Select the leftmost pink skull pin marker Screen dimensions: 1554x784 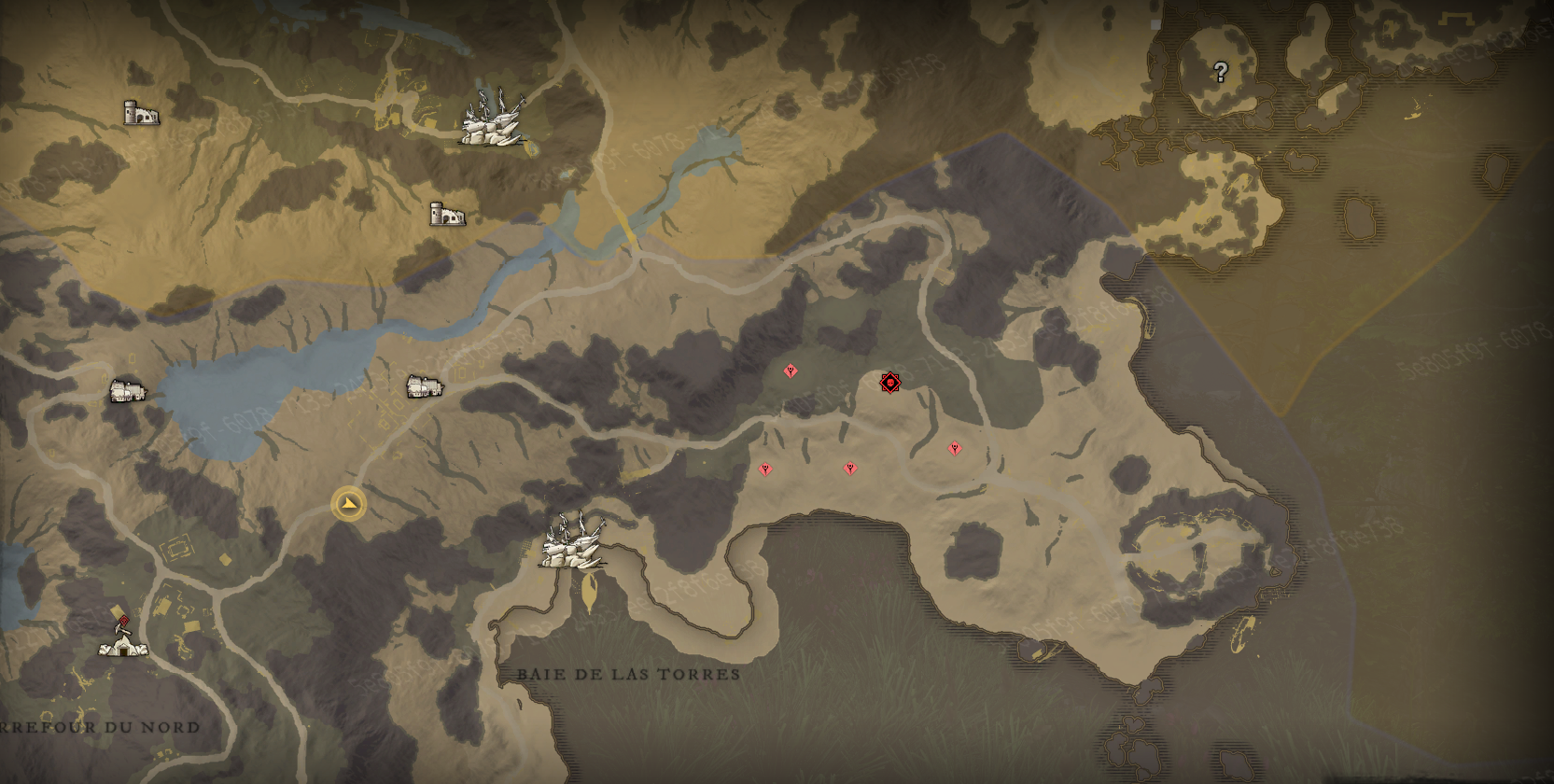[765, 471]
